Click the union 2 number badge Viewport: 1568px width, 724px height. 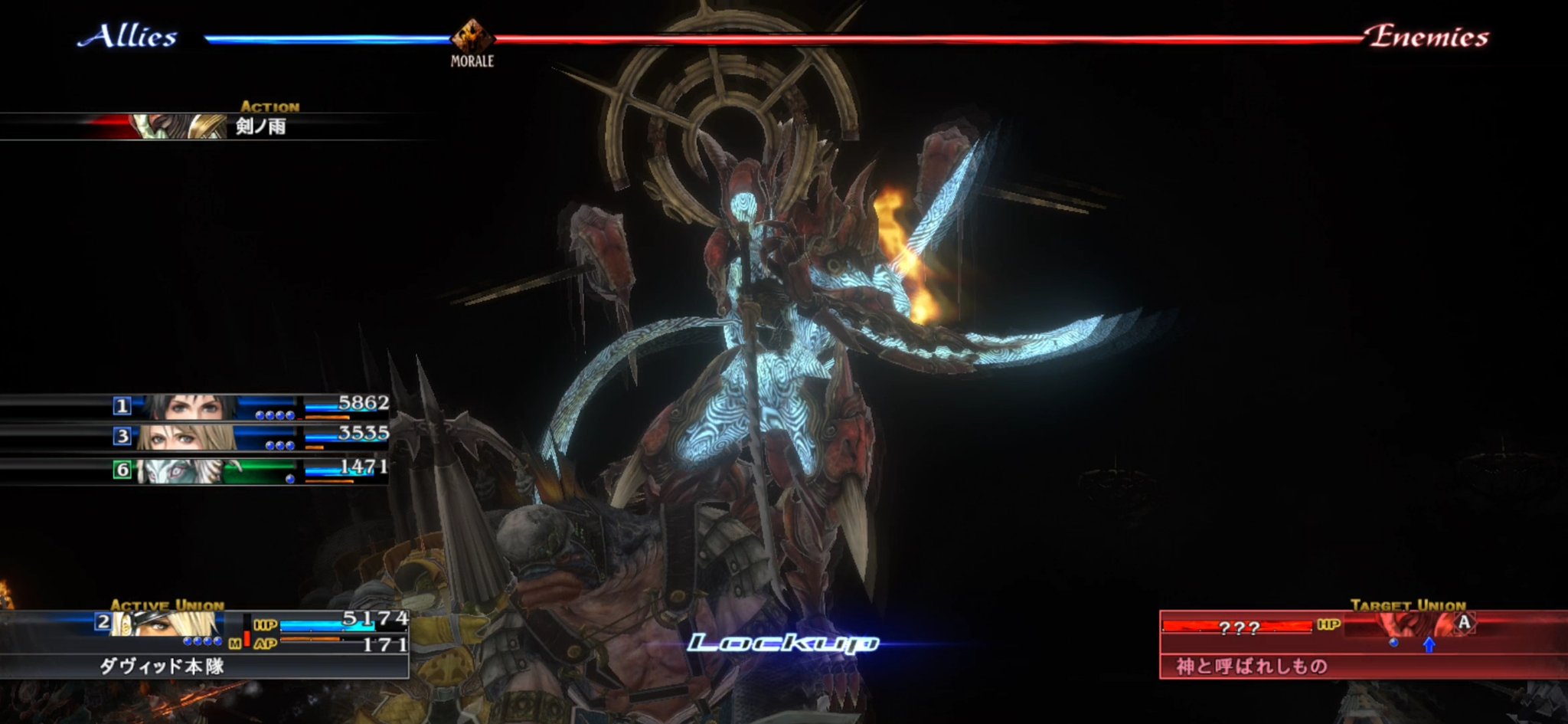(x=104, y=622)
